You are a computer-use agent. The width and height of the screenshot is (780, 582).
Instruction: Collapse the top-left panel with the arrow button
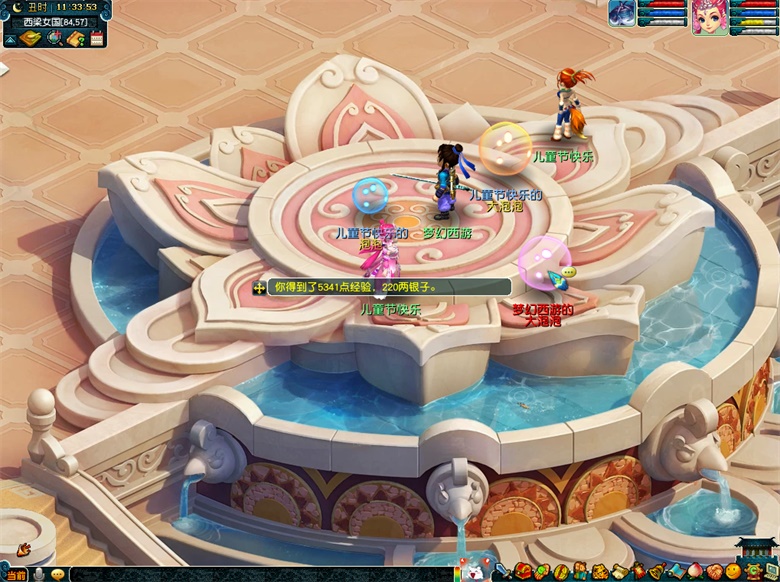10,39
